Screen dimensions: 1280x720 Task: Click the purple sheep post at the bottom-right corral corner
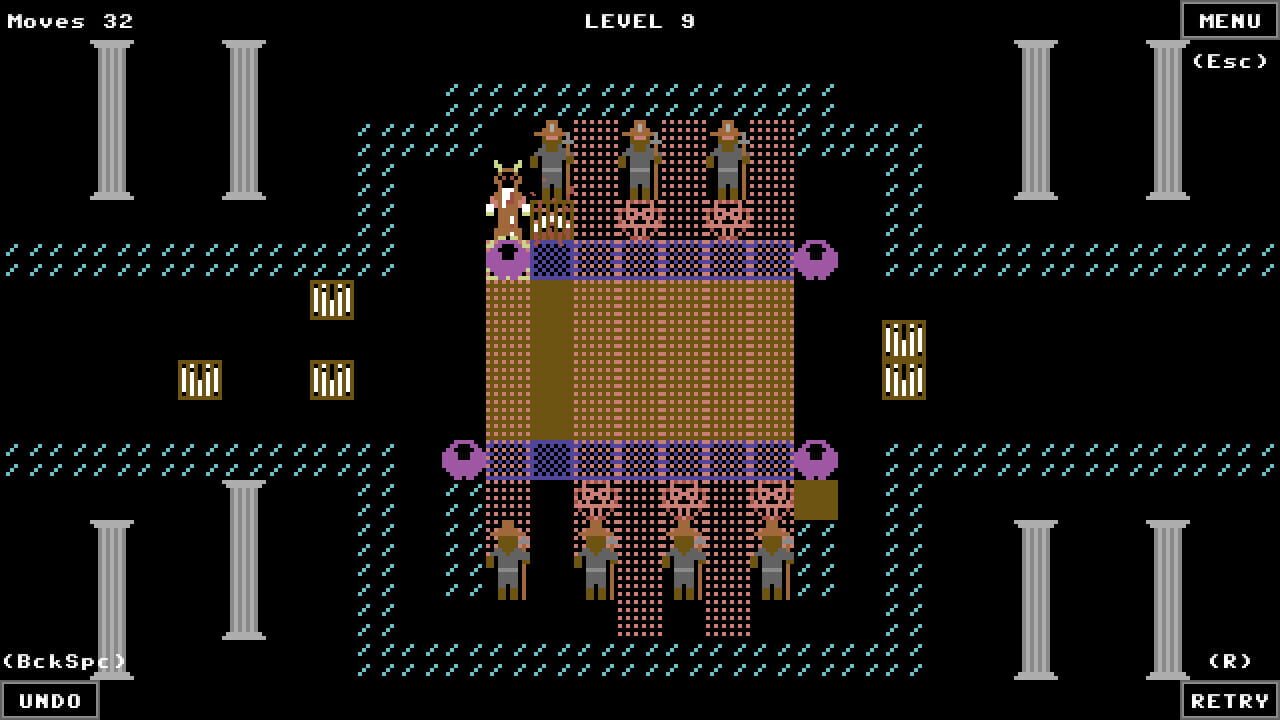[818, 458]
